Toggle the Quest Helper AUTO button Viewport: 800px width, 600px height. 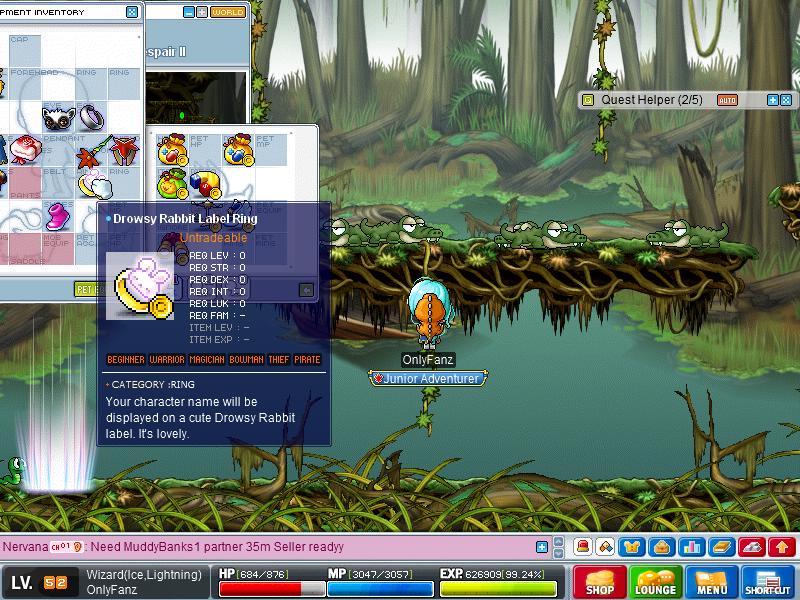pyautogui.click(x=727, y=100)
